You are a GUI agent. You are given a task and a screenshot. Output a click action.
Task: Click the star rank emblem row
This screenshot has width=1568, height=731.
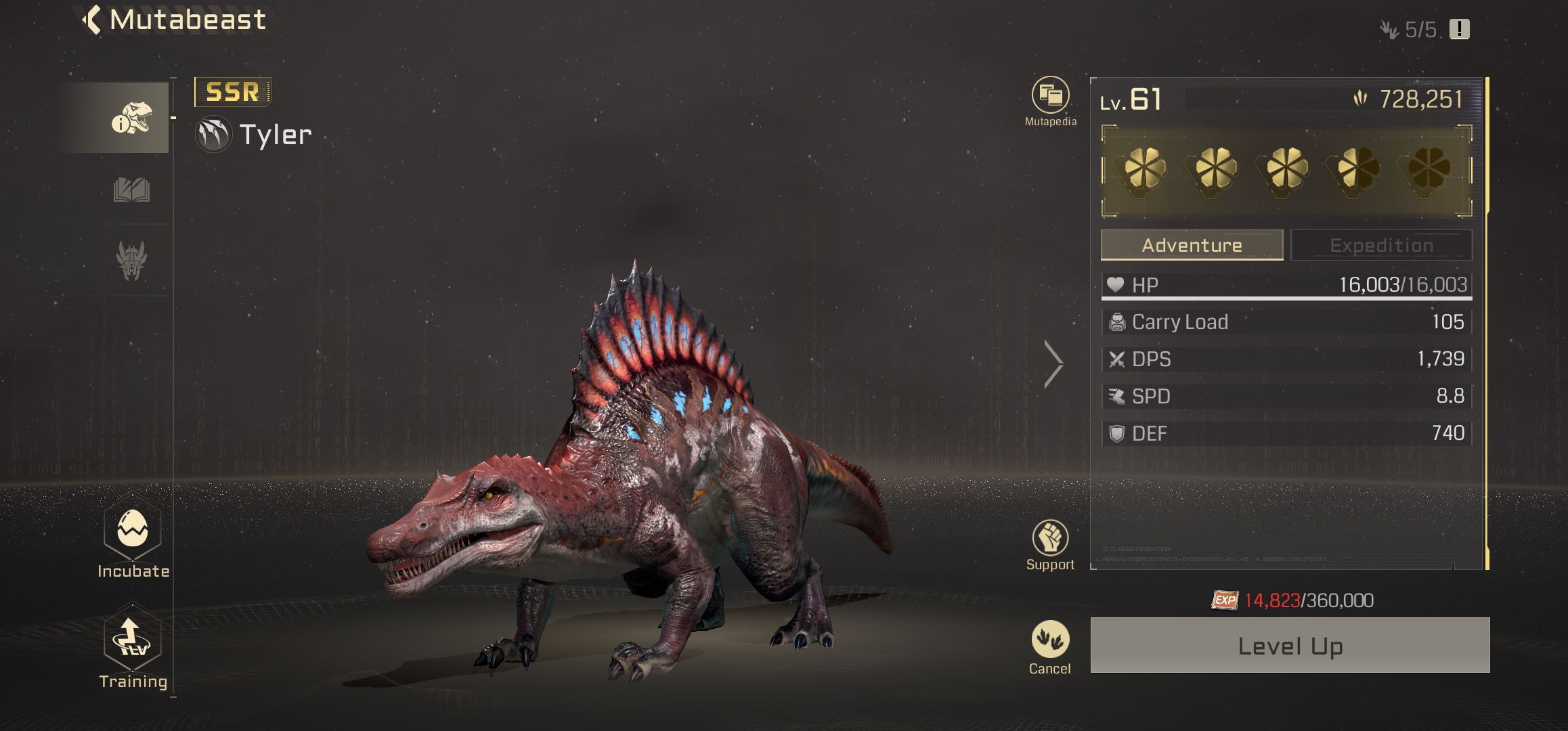pyautogui.click(x=1286, y=171)
